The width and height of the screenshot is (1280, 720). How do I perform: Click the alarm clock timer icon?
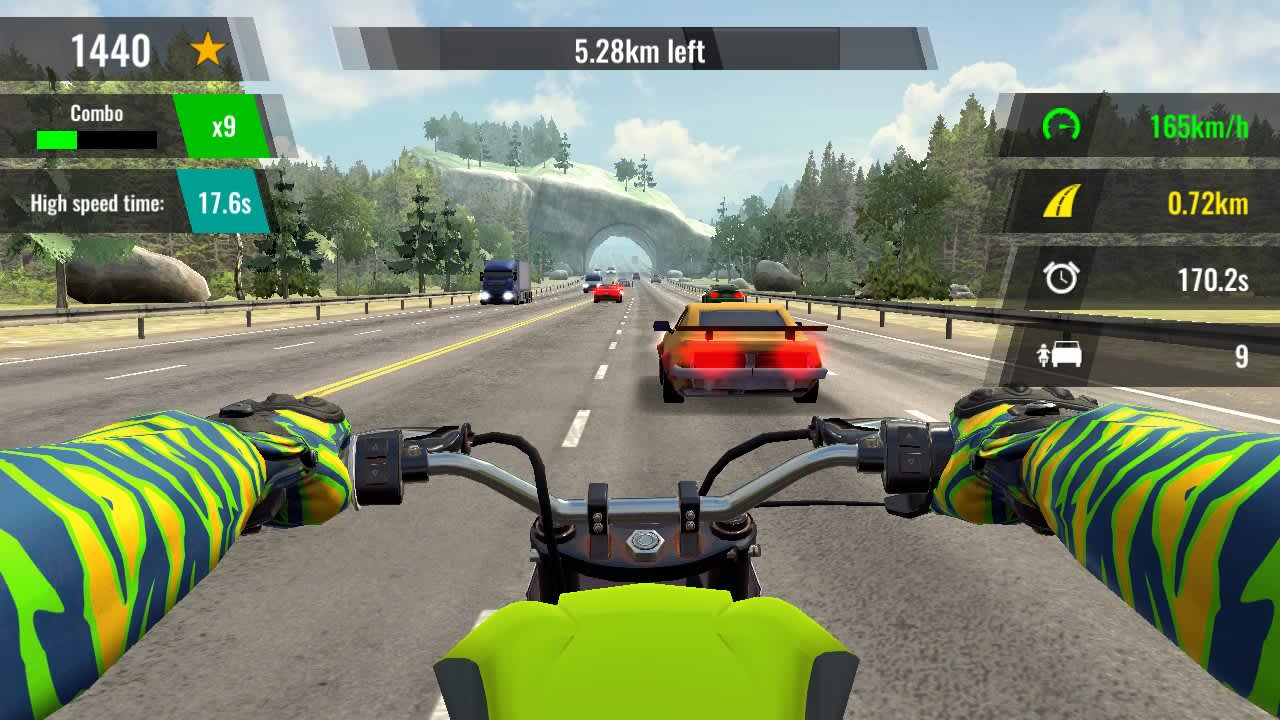[x=1063, y=277]
